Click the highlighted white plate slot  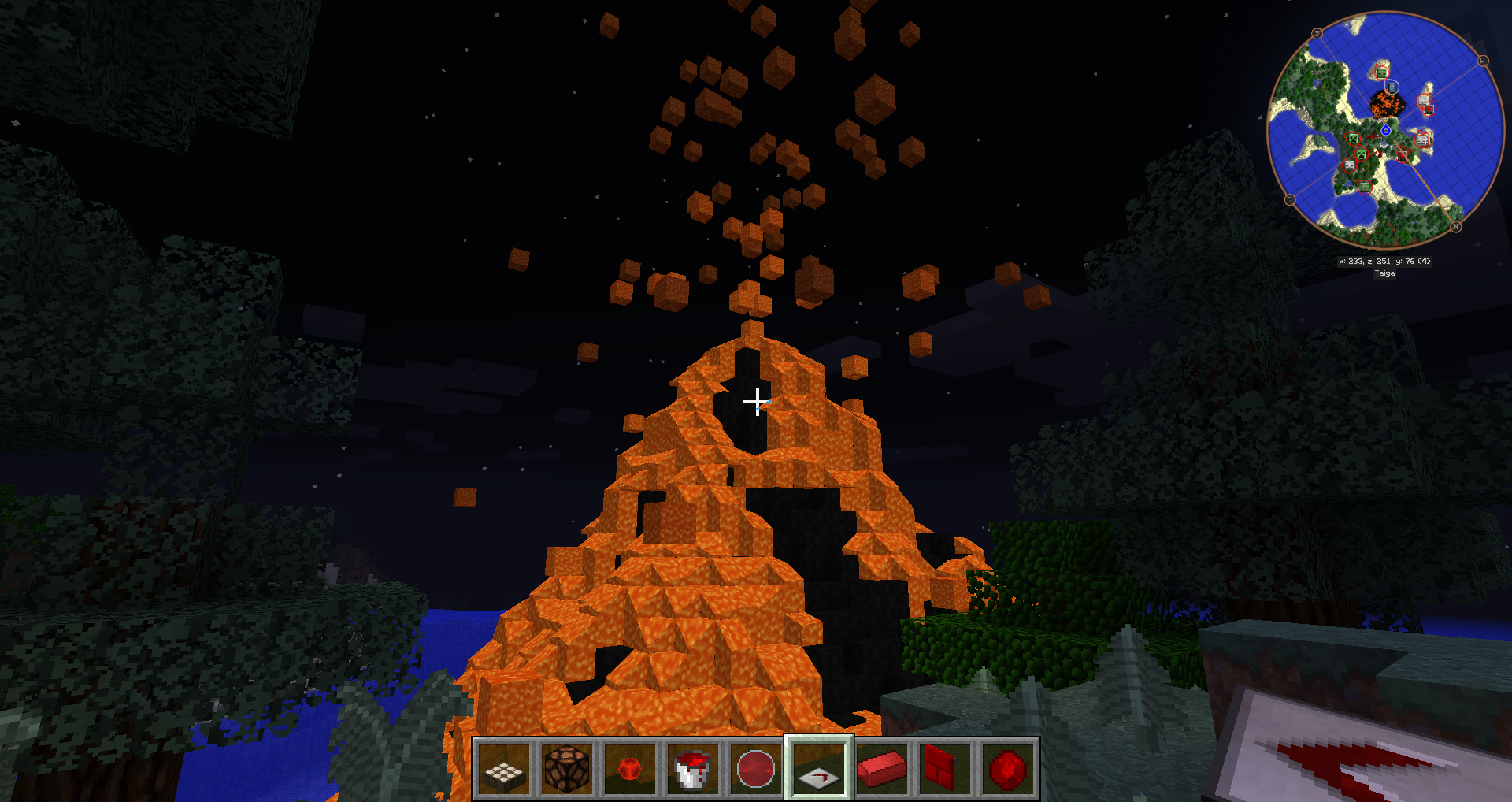click(819, 769)
